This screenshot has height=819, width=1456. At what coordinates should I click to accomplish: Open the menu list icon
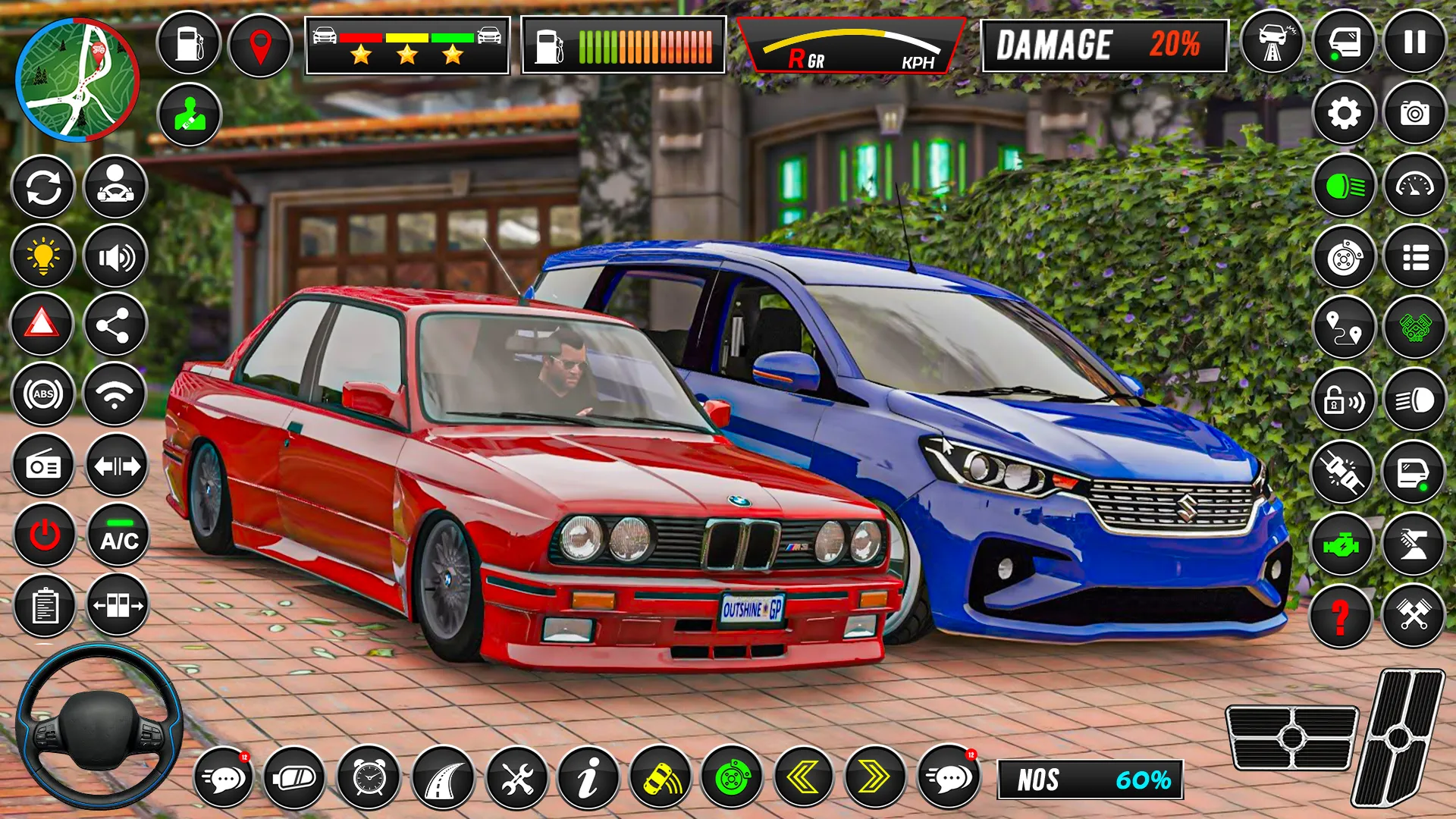[1415, 258]
